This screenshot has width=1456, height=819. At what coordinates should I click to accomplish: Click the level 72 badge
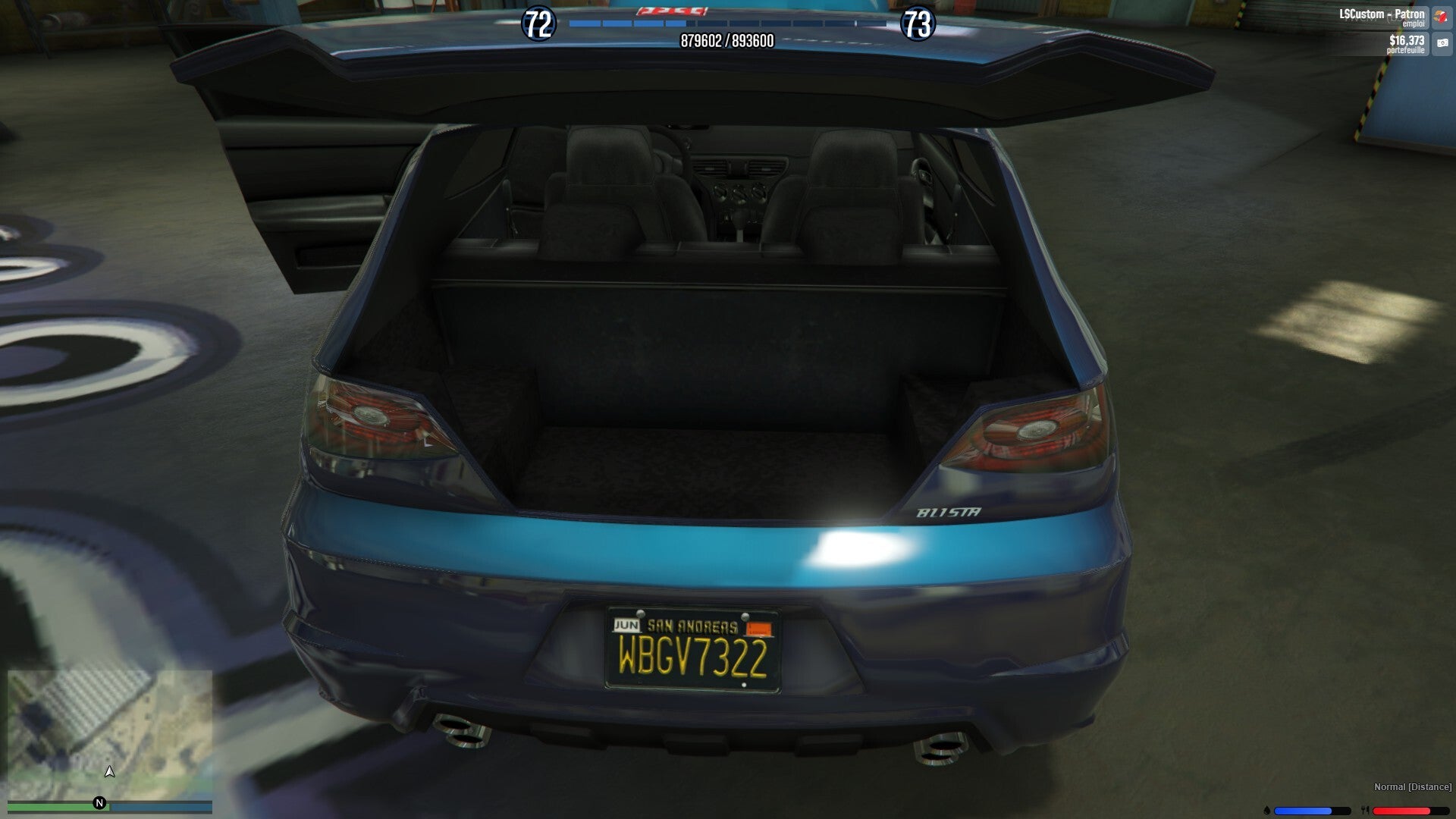tap(538, 24)
